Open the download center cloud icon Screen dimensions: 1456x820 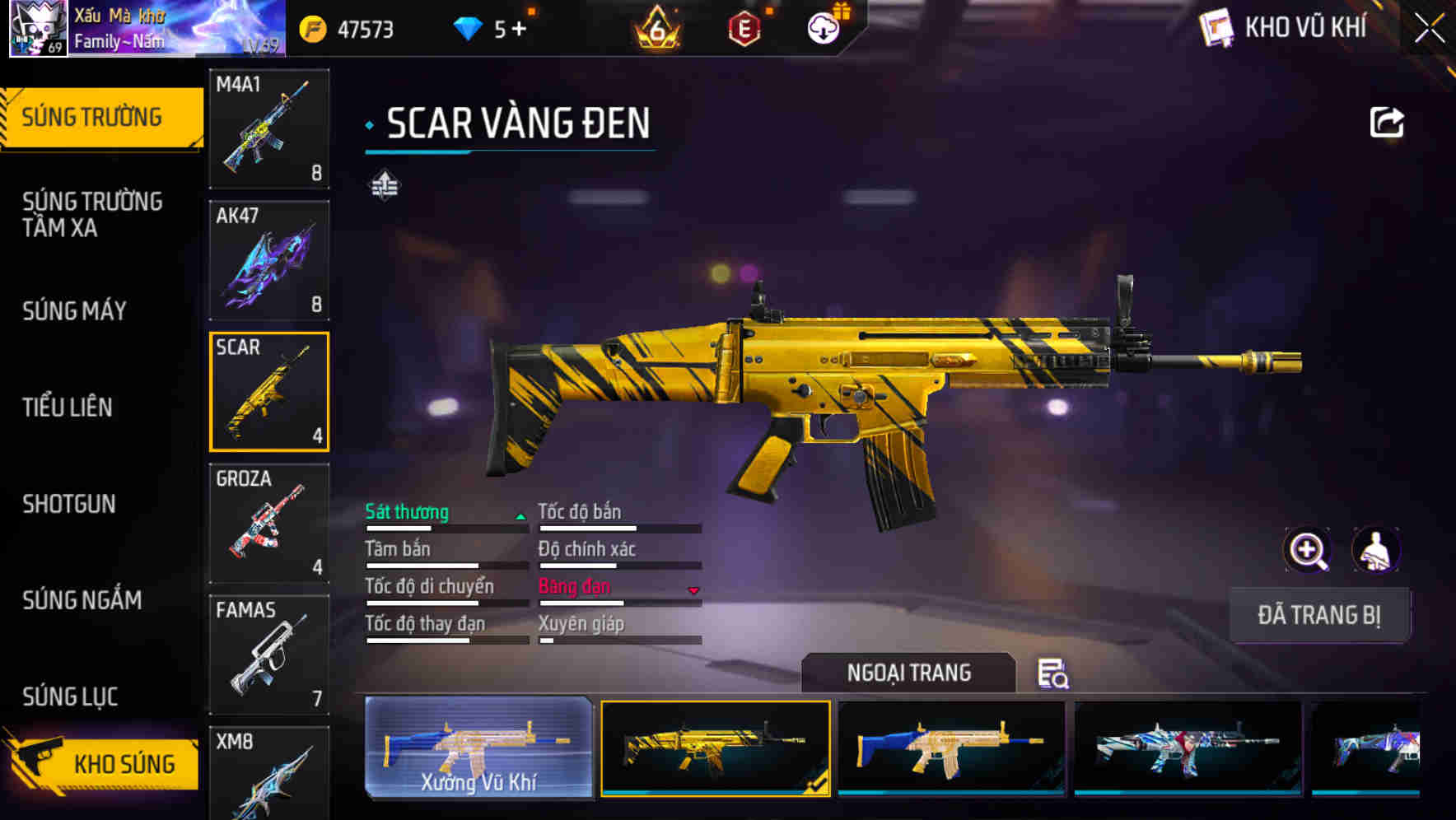[823, 29]
